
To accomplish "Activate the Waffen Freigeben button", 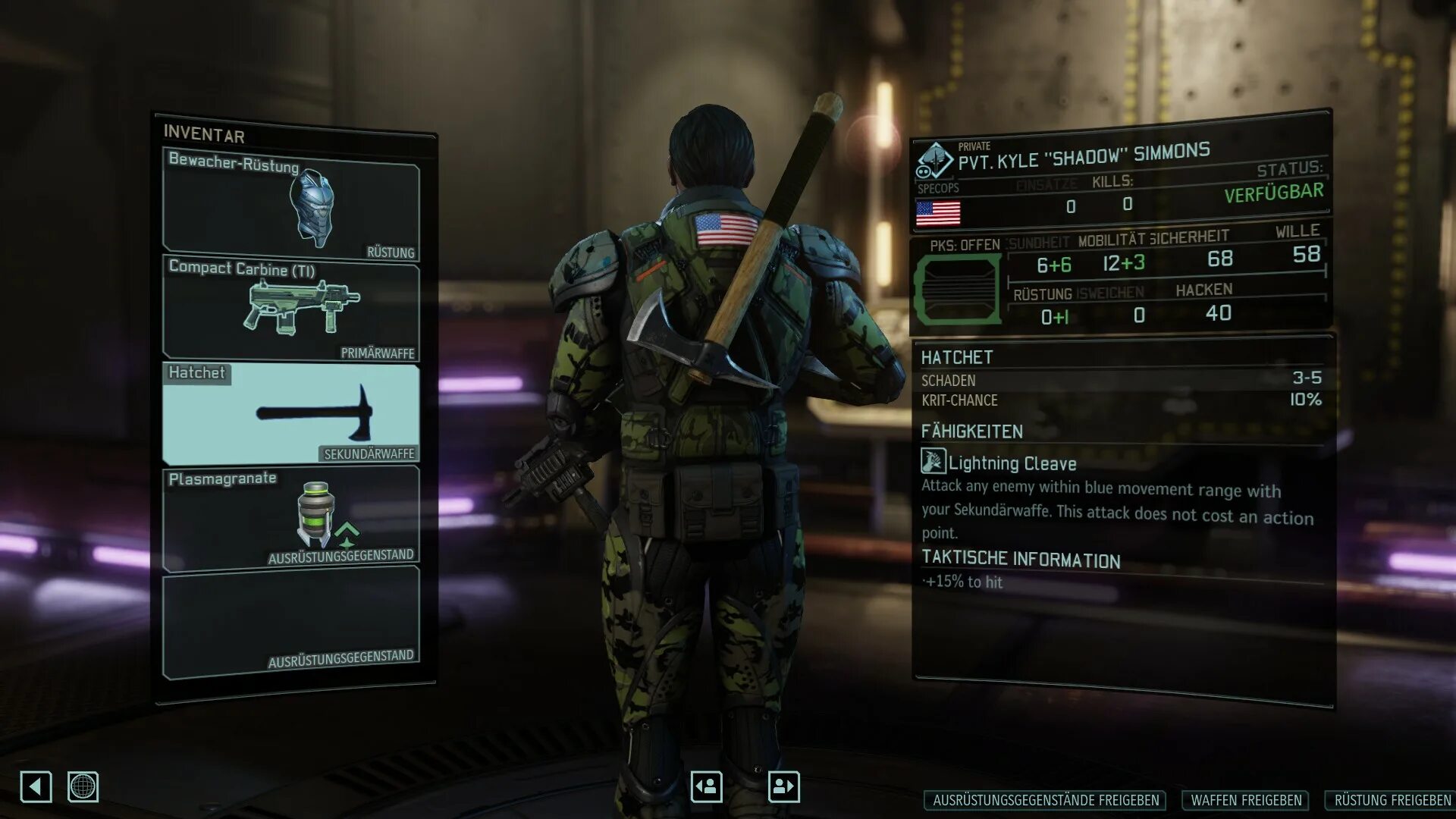I will click(x=1246, y=800).
